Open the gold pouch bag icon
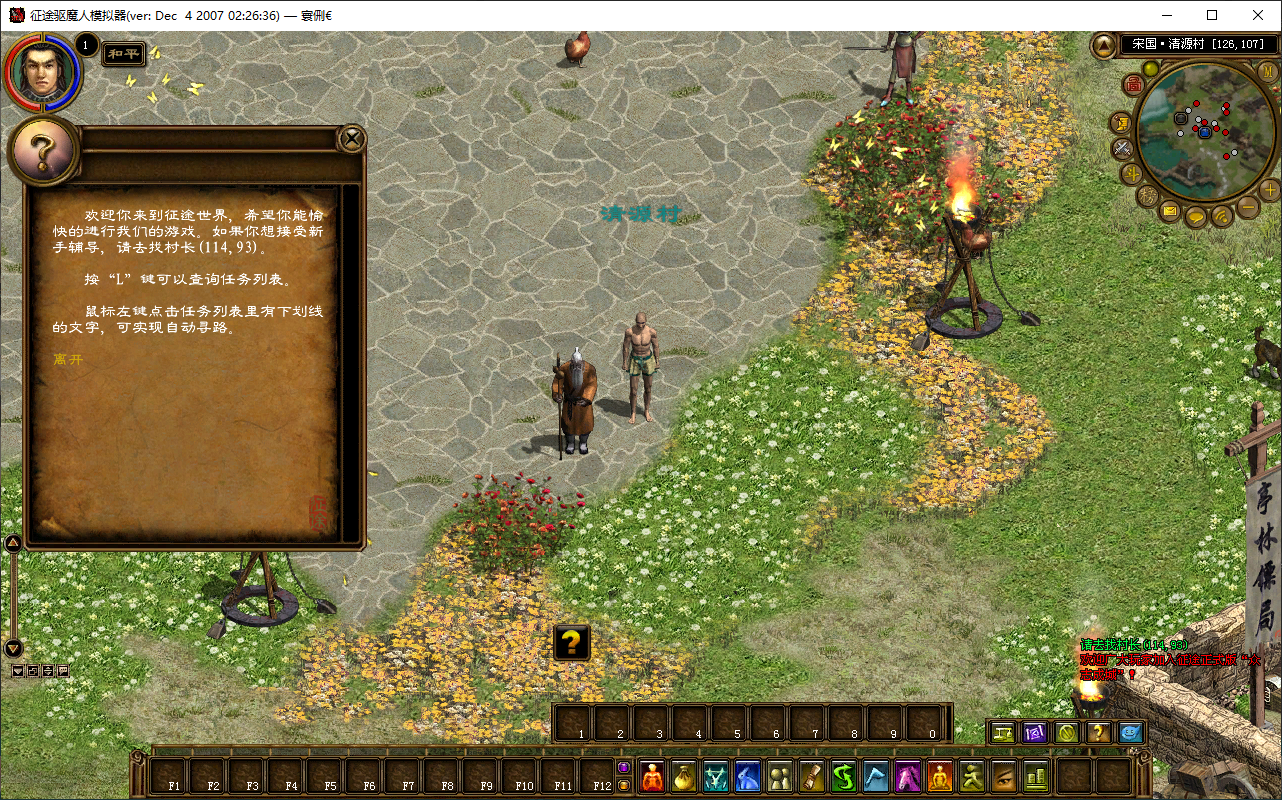Screen dimensions: 1282x800 tap(684, 776)
